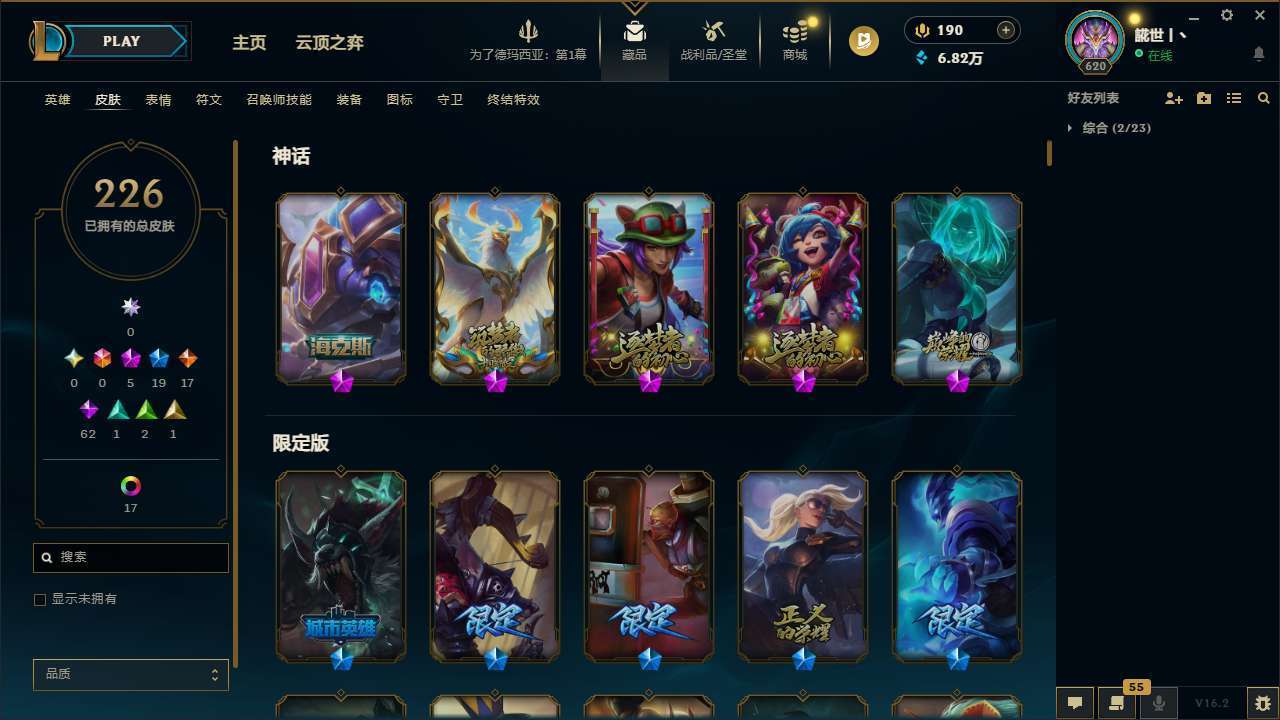Click the chroma color wheel icon on the sidebar
The height and width of the screenshot is (720, 1280).
(130, 487)
